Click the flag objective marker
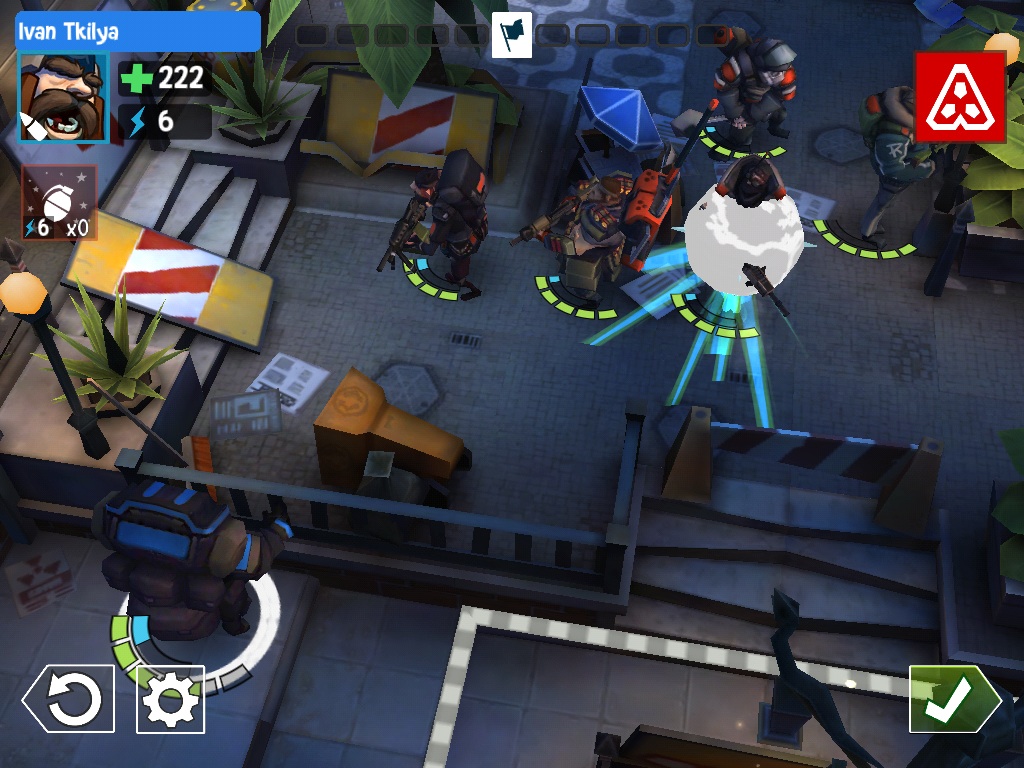Viewport: 1024px width, 768px height. tap(512, 35)
